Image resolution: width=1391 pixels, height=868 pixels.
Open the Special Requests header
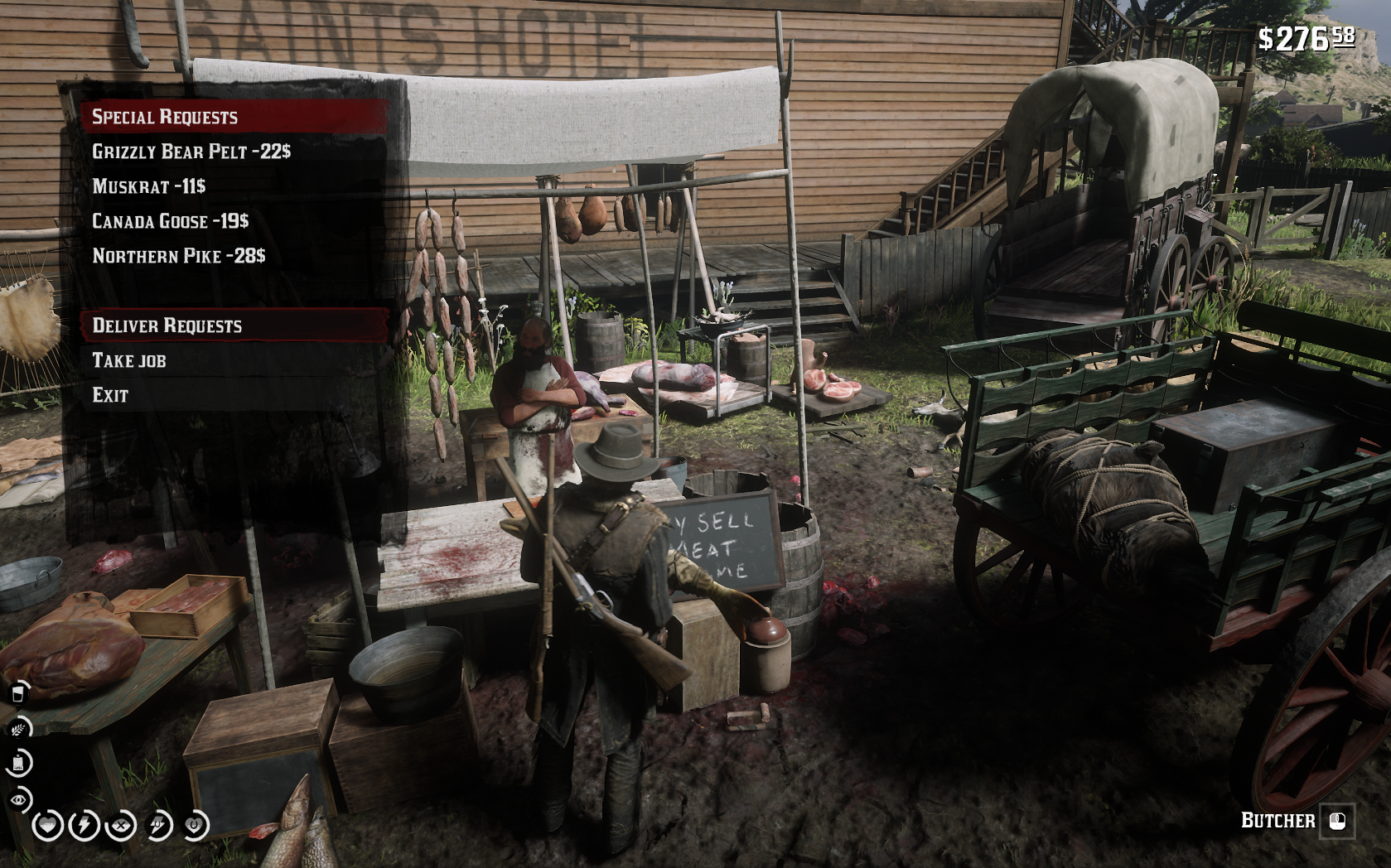coord(165,117)
